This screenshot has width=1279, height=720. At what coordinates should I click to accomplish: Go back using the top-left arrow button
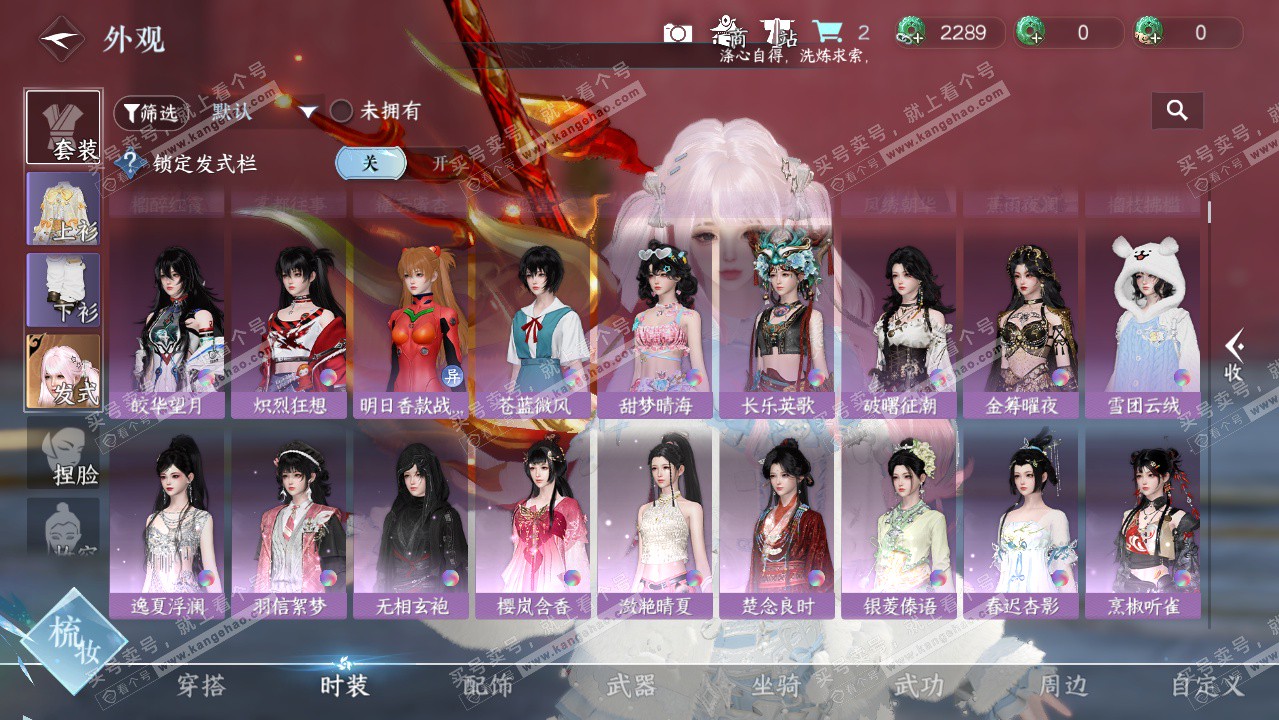click(x=61, y=39)
